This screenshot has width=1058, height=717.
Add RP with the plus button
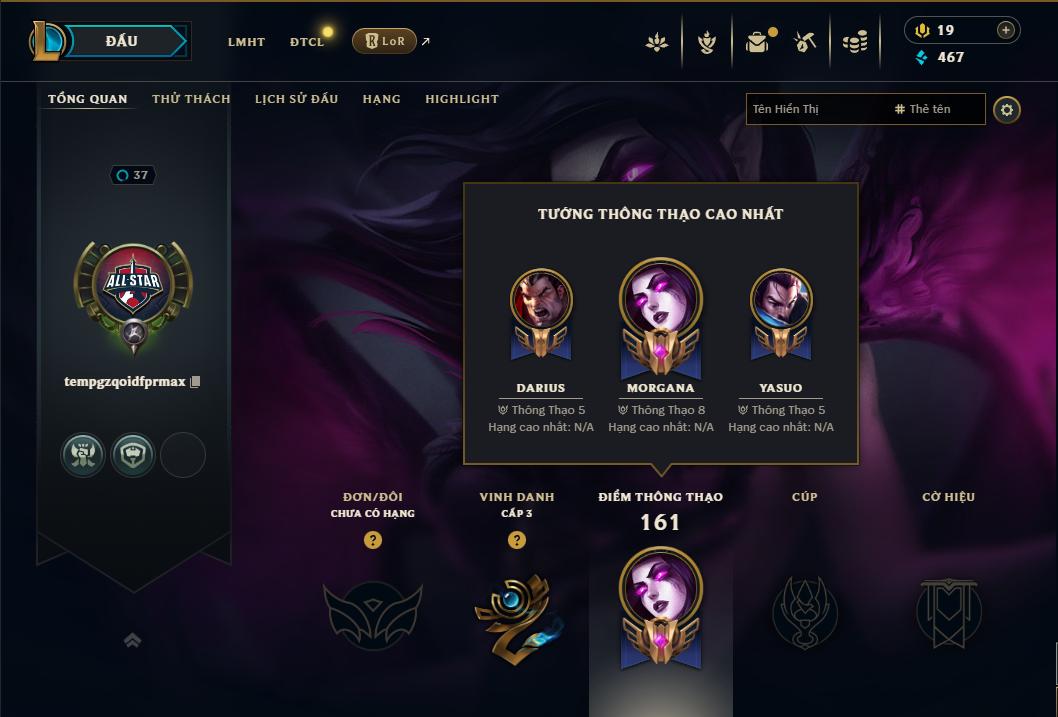1005,30
